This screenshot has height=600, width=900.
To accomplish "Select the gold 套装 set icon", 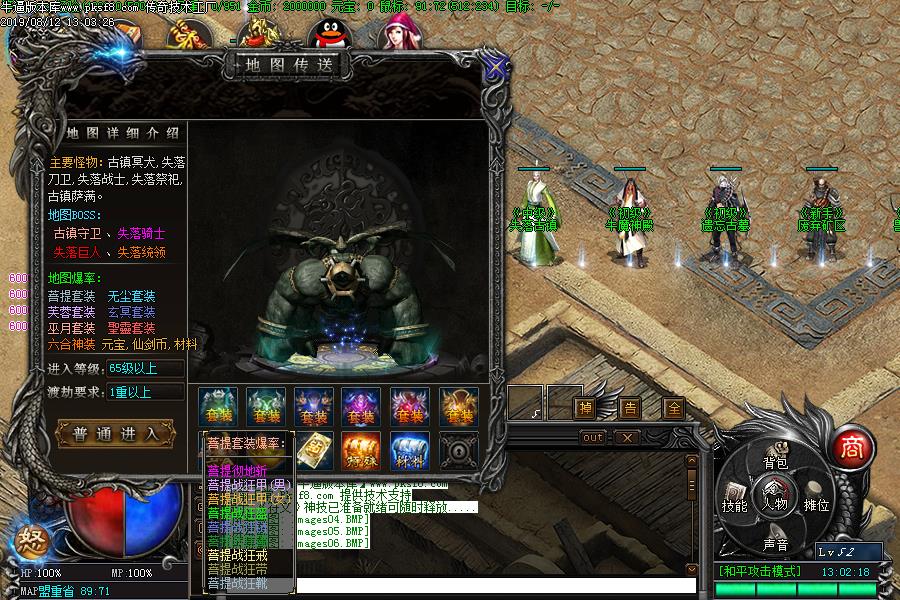I will click(x=458, y=406).
